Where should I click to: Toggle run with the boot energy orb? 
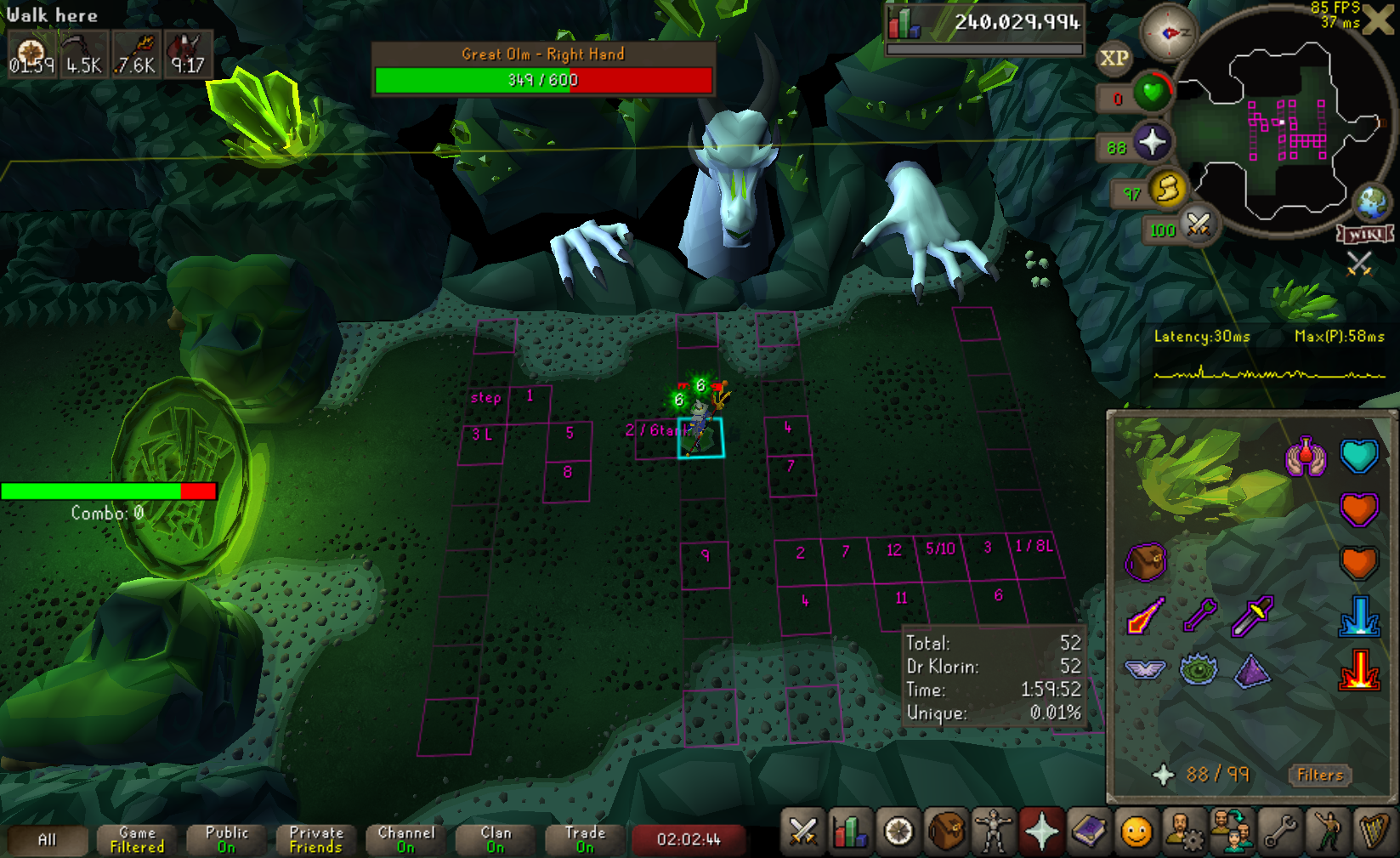pyautogui.click(x=1168, y=189)
